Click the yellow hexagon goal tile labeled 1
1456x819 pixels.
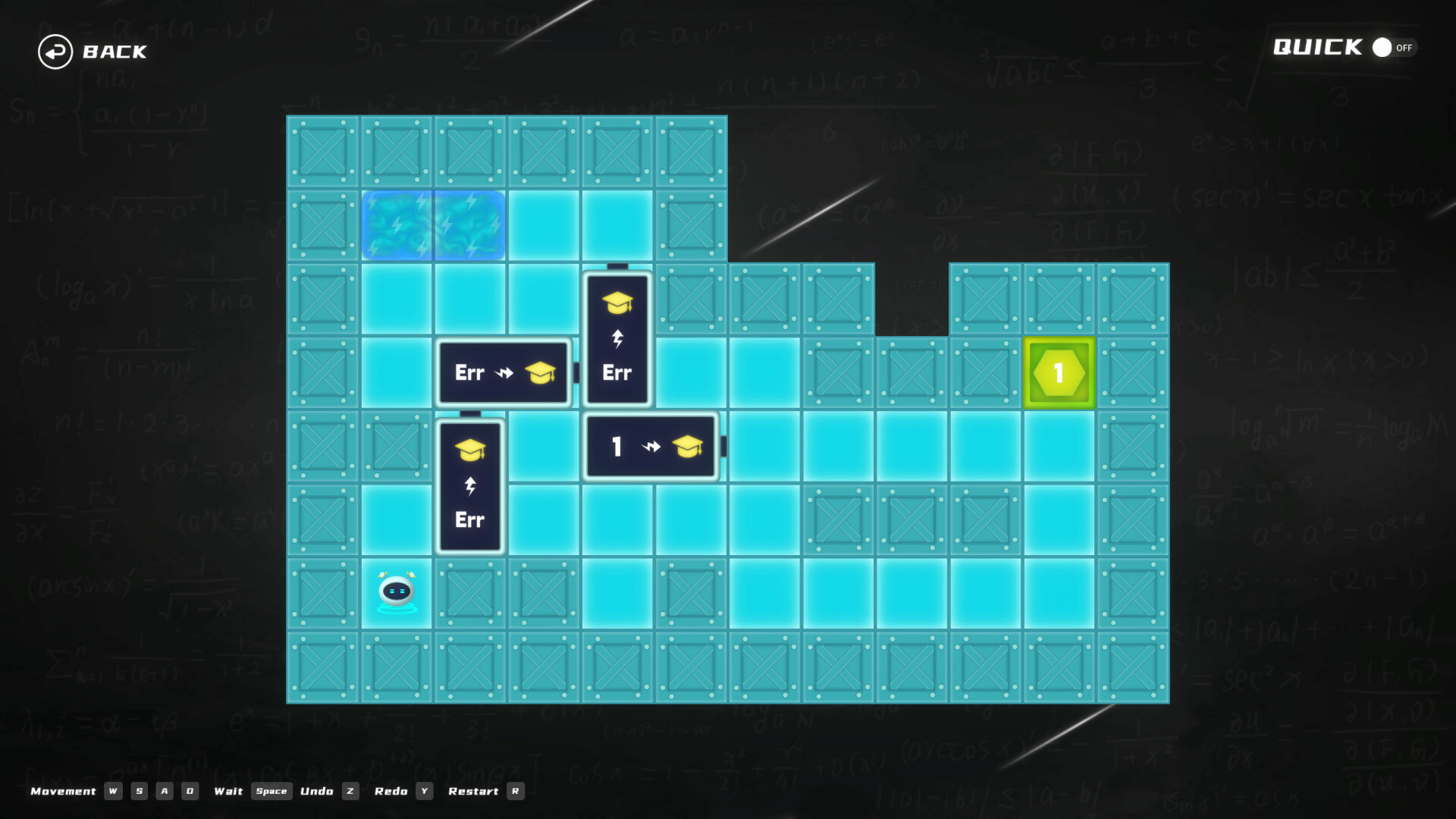pos(1059,372)
